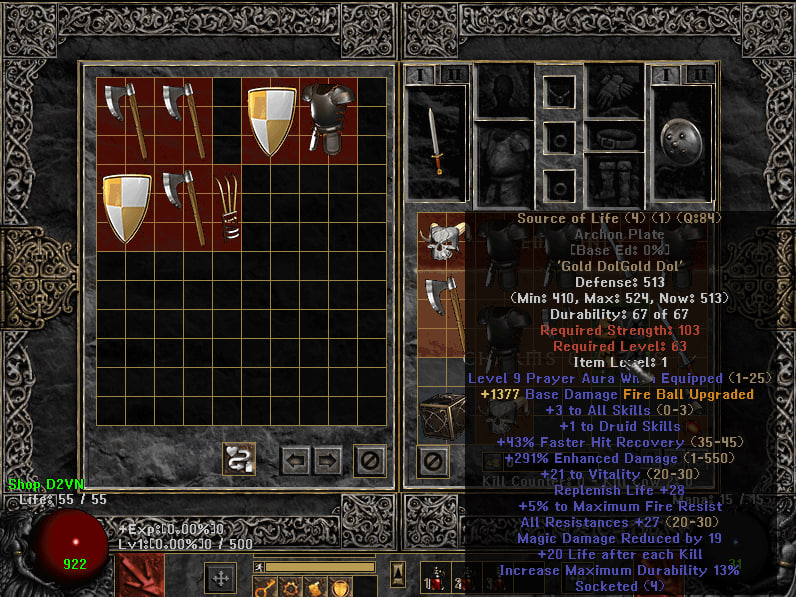Toggle the run/walk icon
796x597 pixels.
tap(258, 567)
